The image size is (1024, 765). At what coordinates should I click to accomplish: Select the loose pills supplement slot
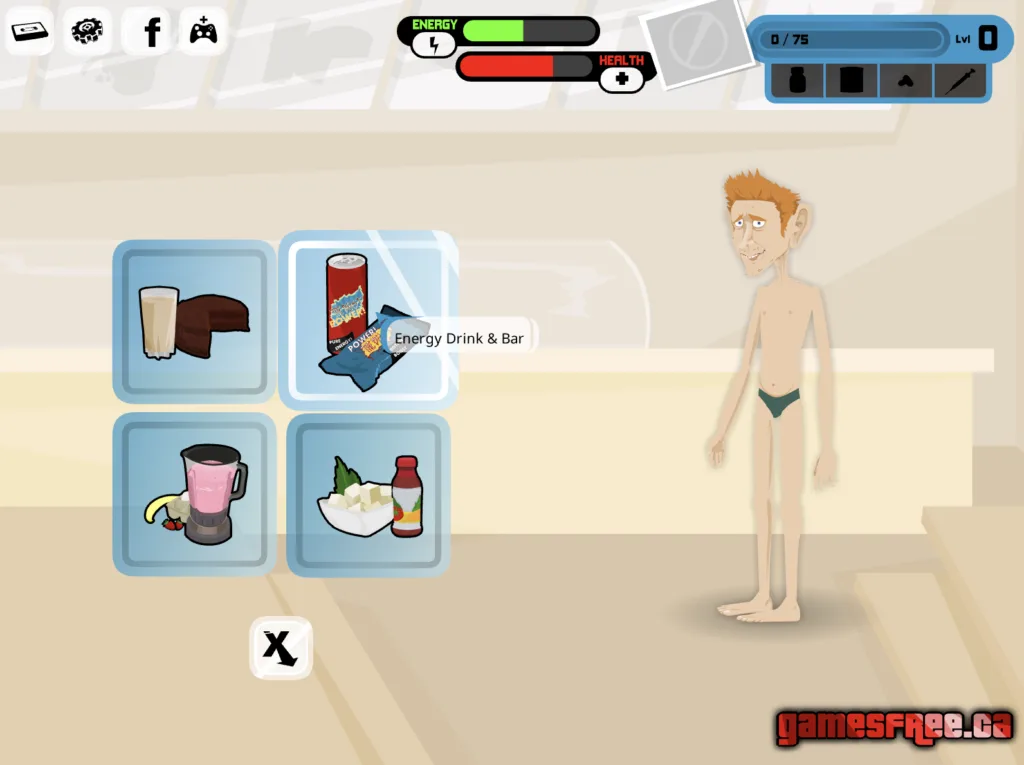pos(905,81)
